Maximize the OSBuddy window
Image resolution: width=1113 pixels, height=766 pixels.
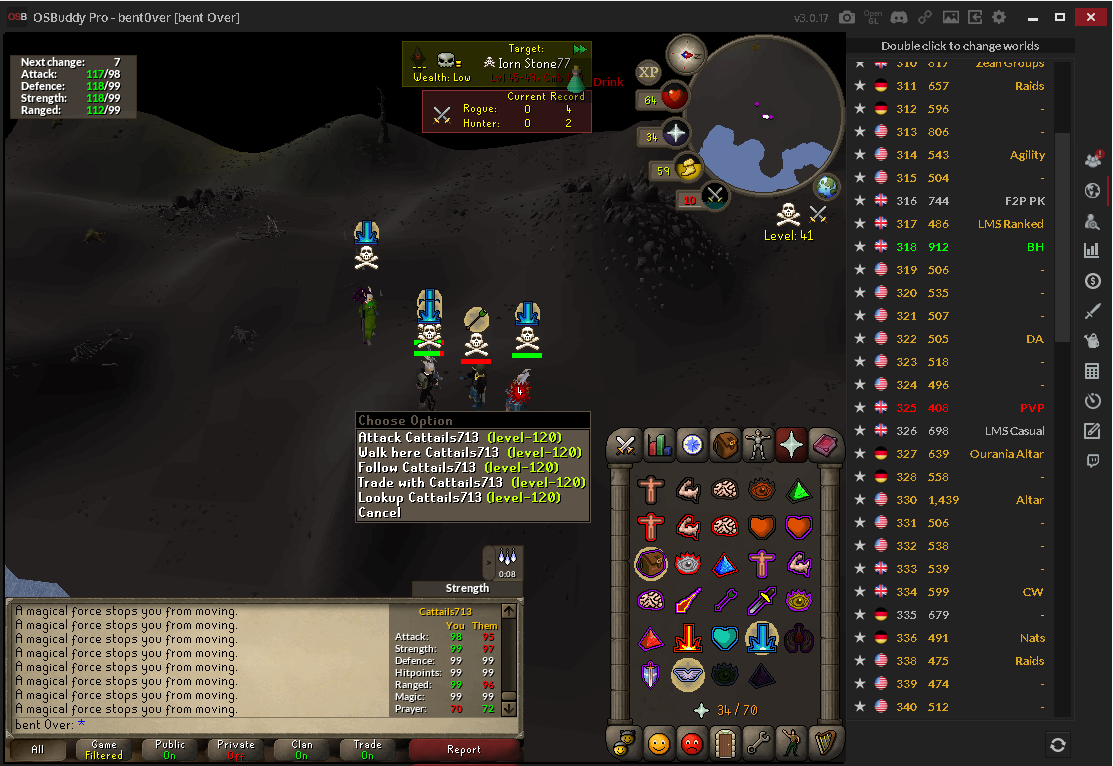(x=1060, y=18)
